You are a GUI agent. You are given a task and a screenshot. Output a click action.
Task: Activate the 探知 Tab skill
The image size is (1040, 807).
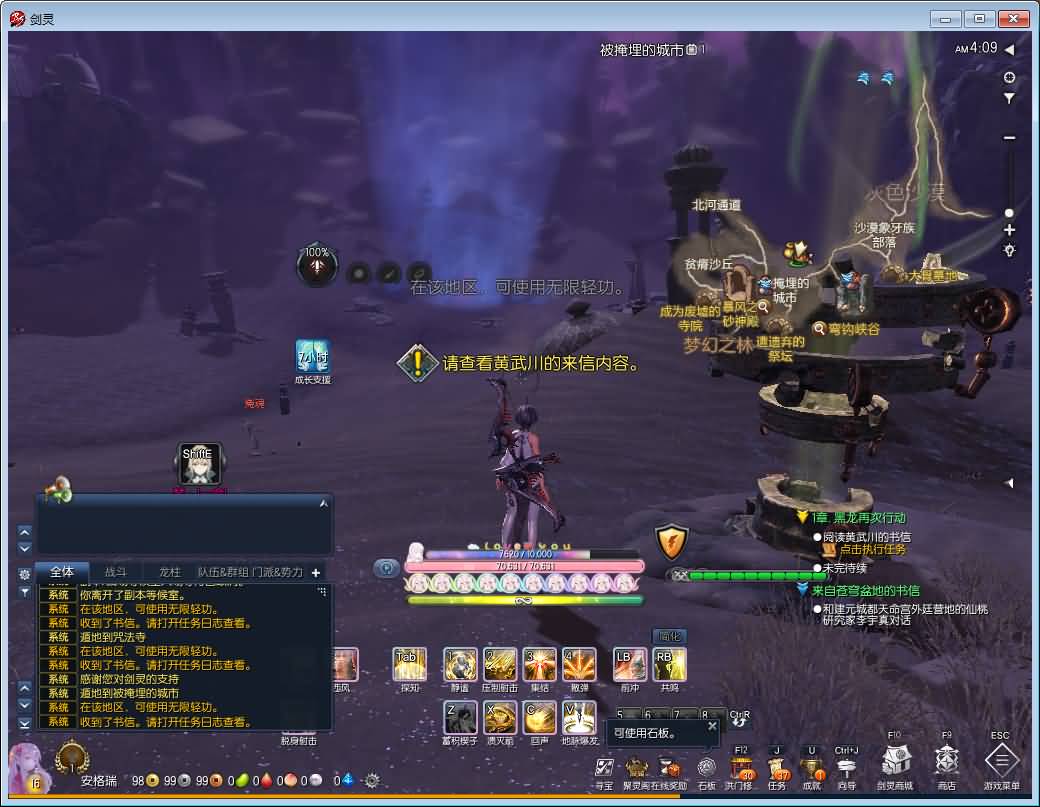pyautogui.click(x=409, y=665)
